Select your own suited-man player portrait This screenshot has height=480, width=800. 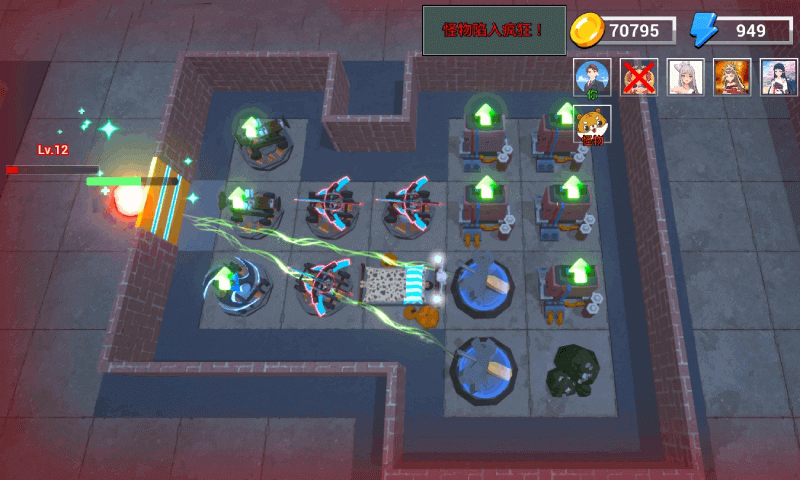[592, 77]
